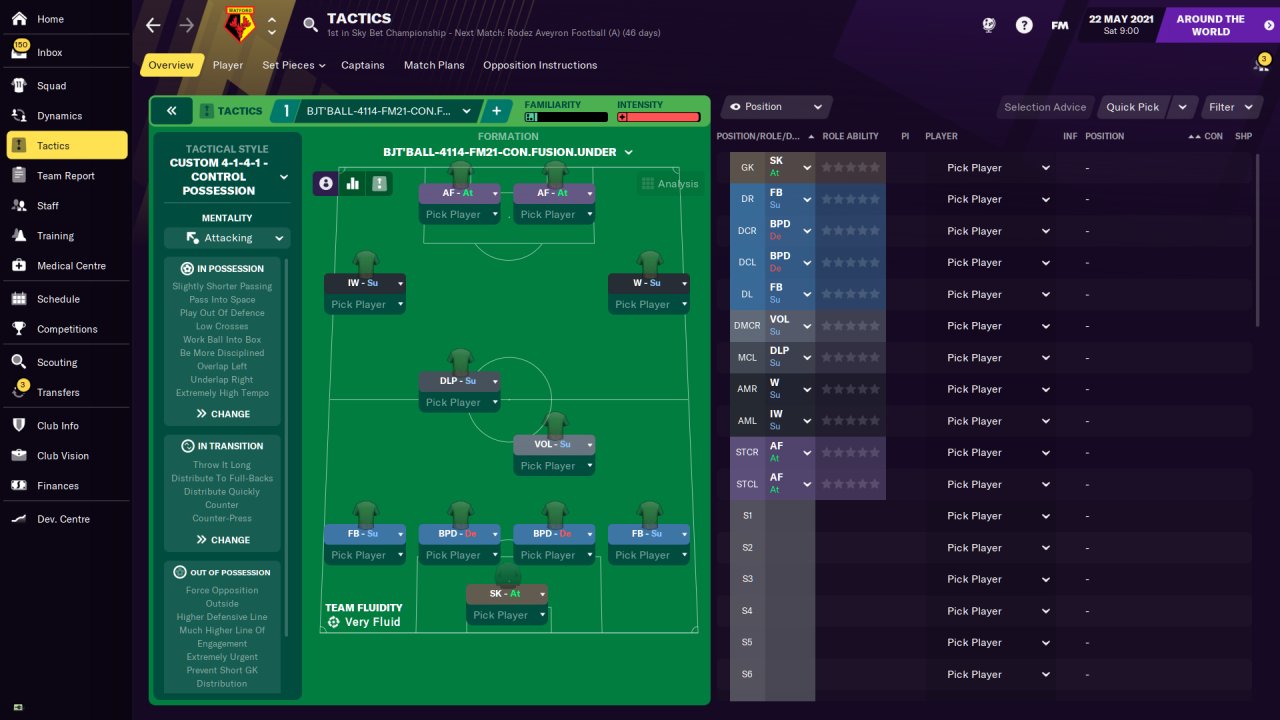Screen dimensions: 1280x720
Task: Add a new tactic with plus button
Action: pos(496,111)
